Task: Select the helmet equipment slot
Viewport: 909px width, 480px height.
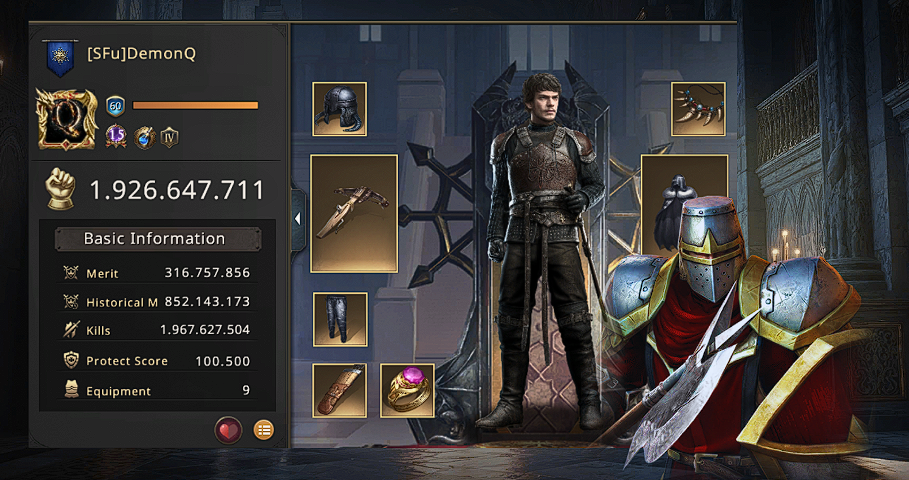Action: pyautogui.click(x=339, y=109)
